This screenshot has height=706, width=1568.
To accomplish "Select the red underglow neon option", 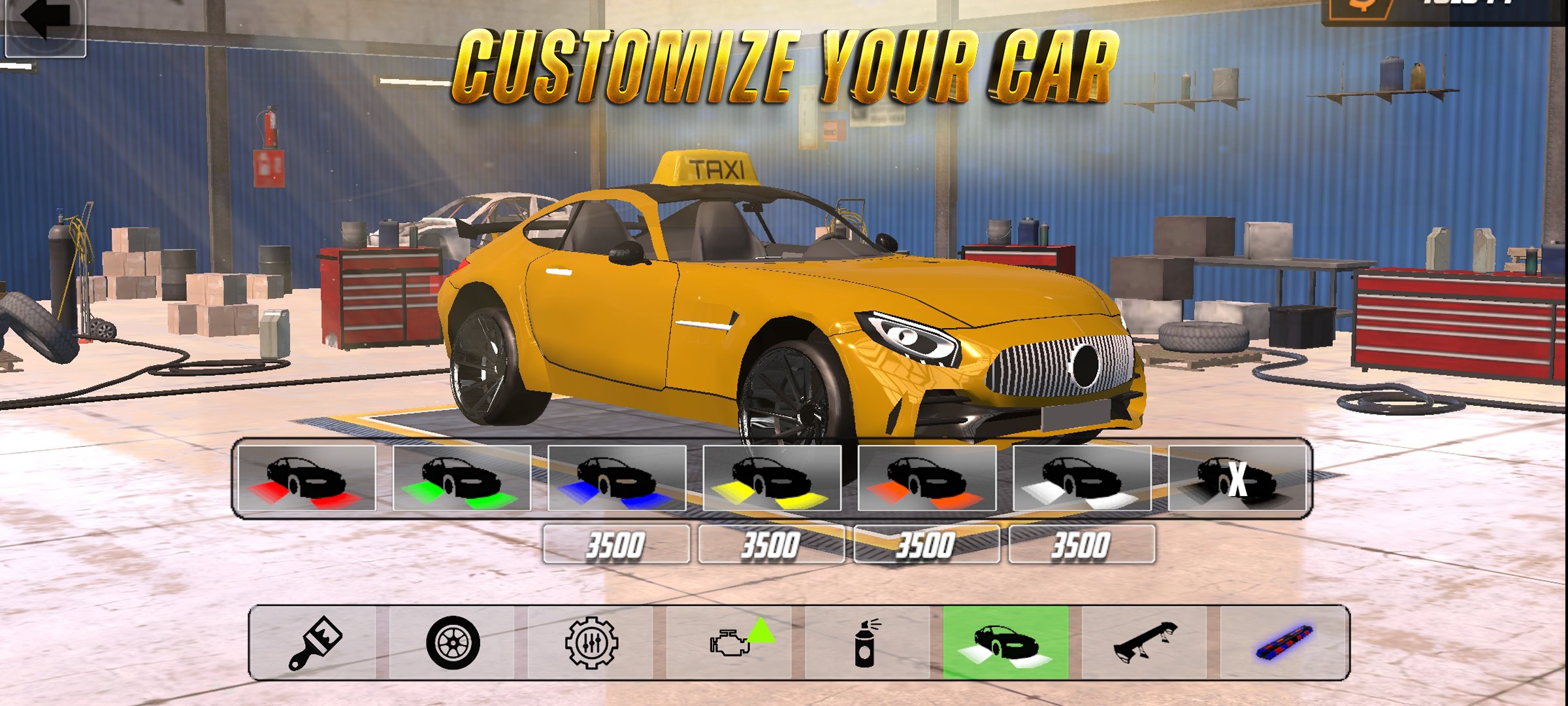I will [307, 478].
